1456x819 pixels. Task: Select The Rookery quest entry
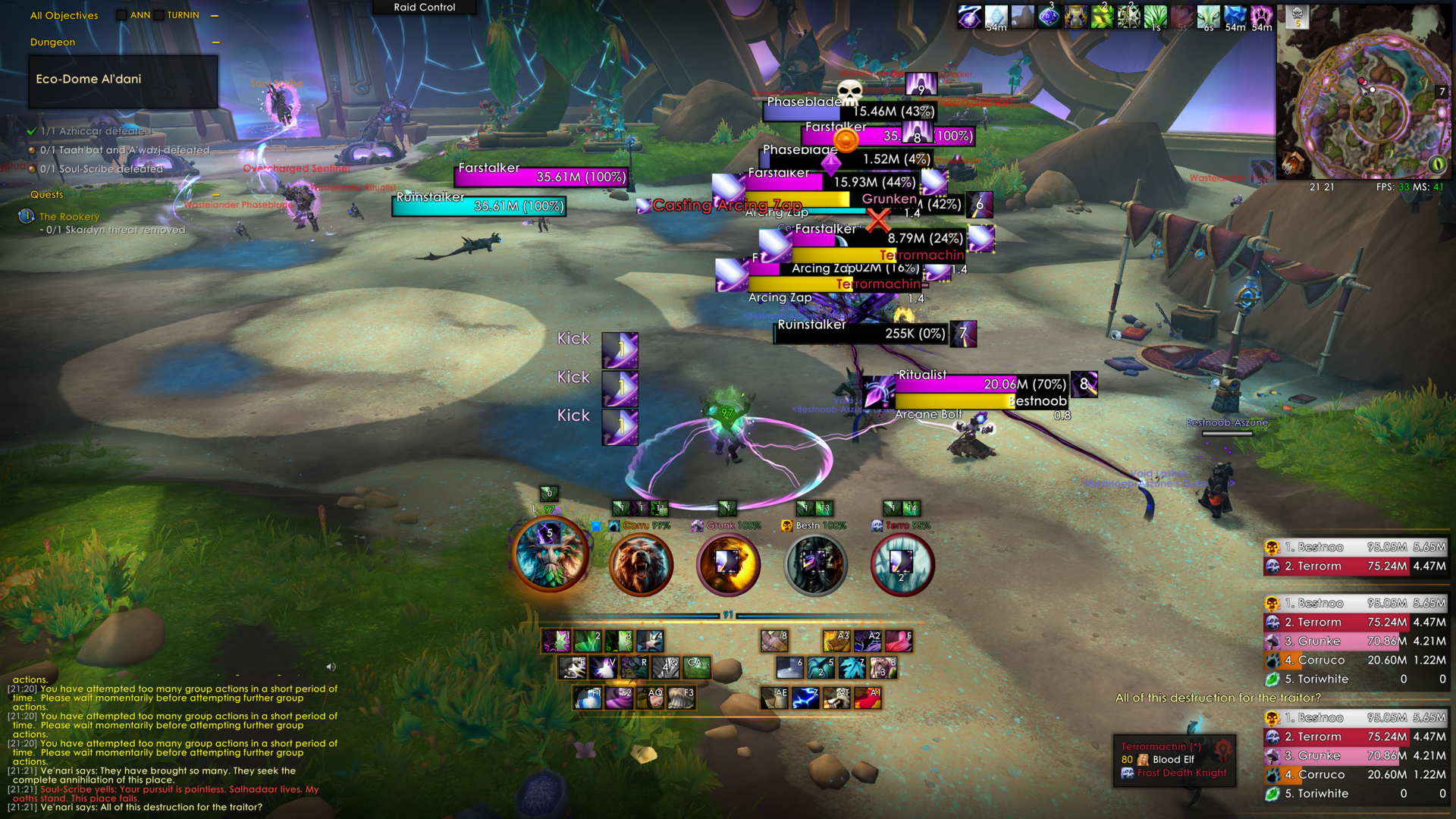click(x=69, y=217)
